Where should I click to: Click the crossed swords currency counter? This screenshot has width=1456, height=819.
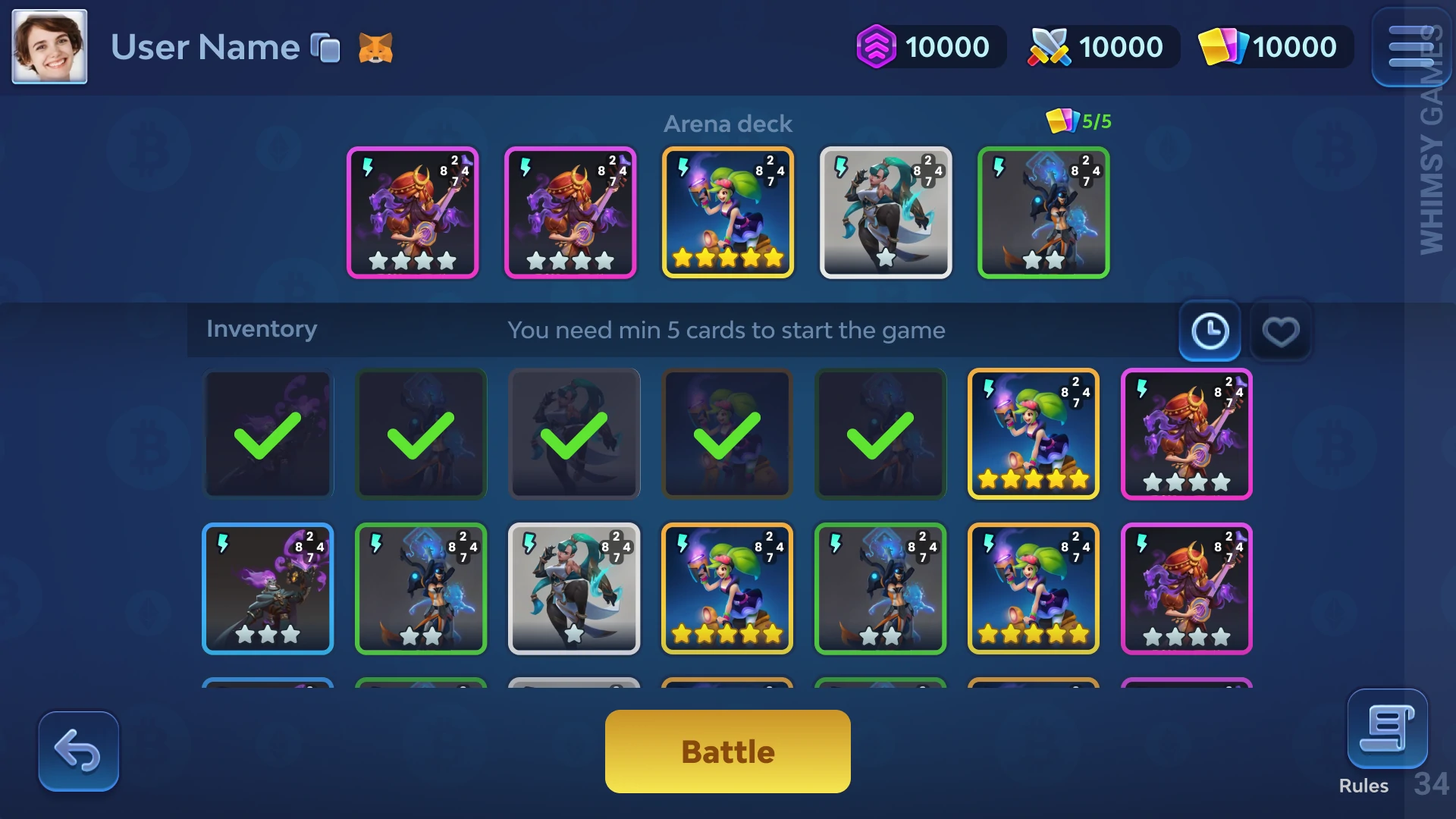pyautogui.click(x=1102, y=47)
